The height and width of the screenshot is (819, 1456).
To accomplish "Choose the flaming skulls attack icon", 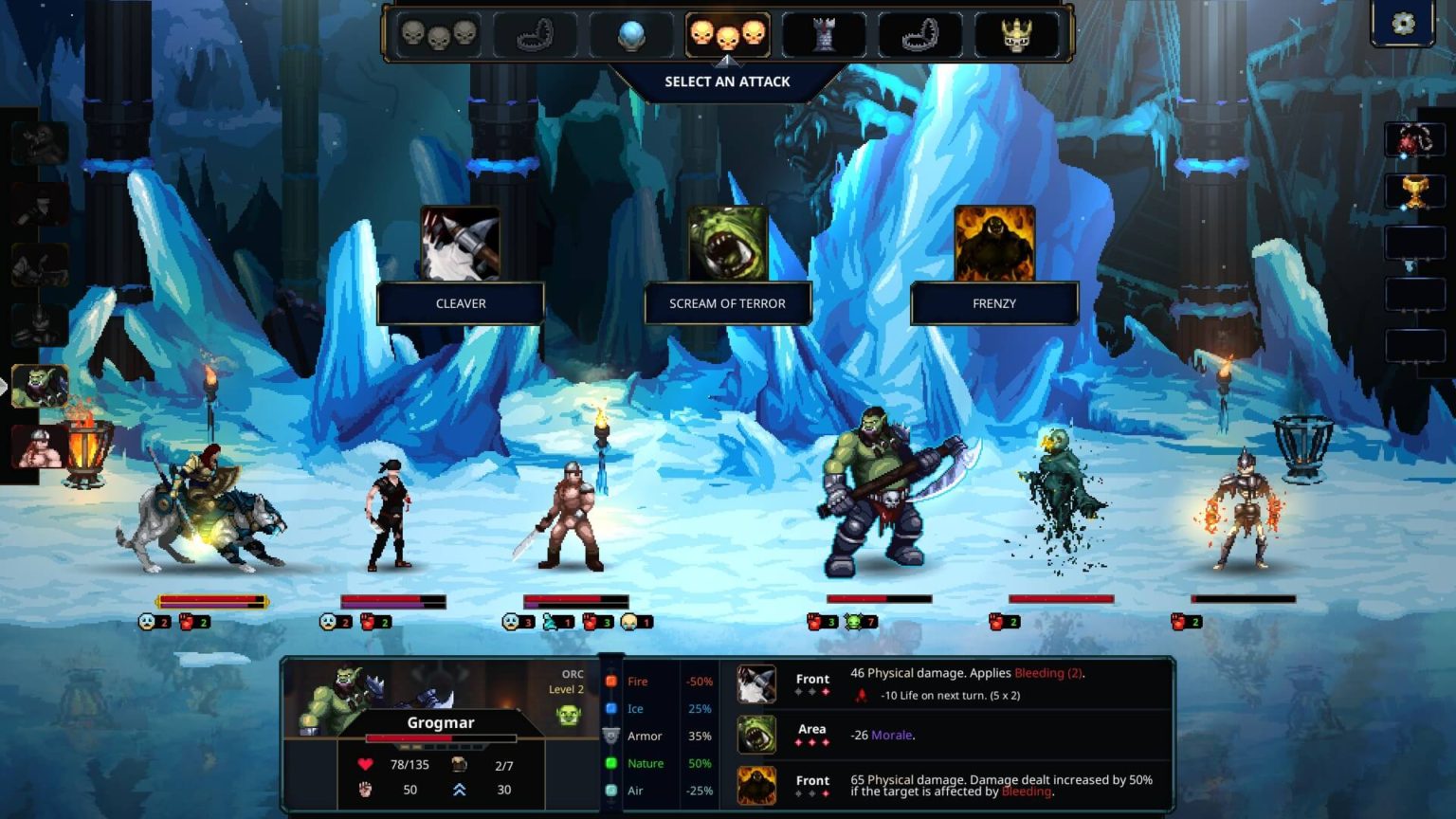I will (x=728, y=35).
